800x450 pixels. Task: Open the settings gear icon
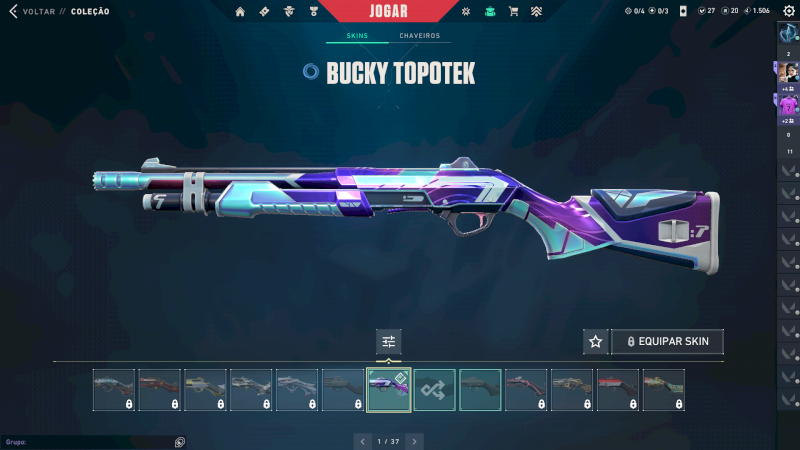(788, 11)
